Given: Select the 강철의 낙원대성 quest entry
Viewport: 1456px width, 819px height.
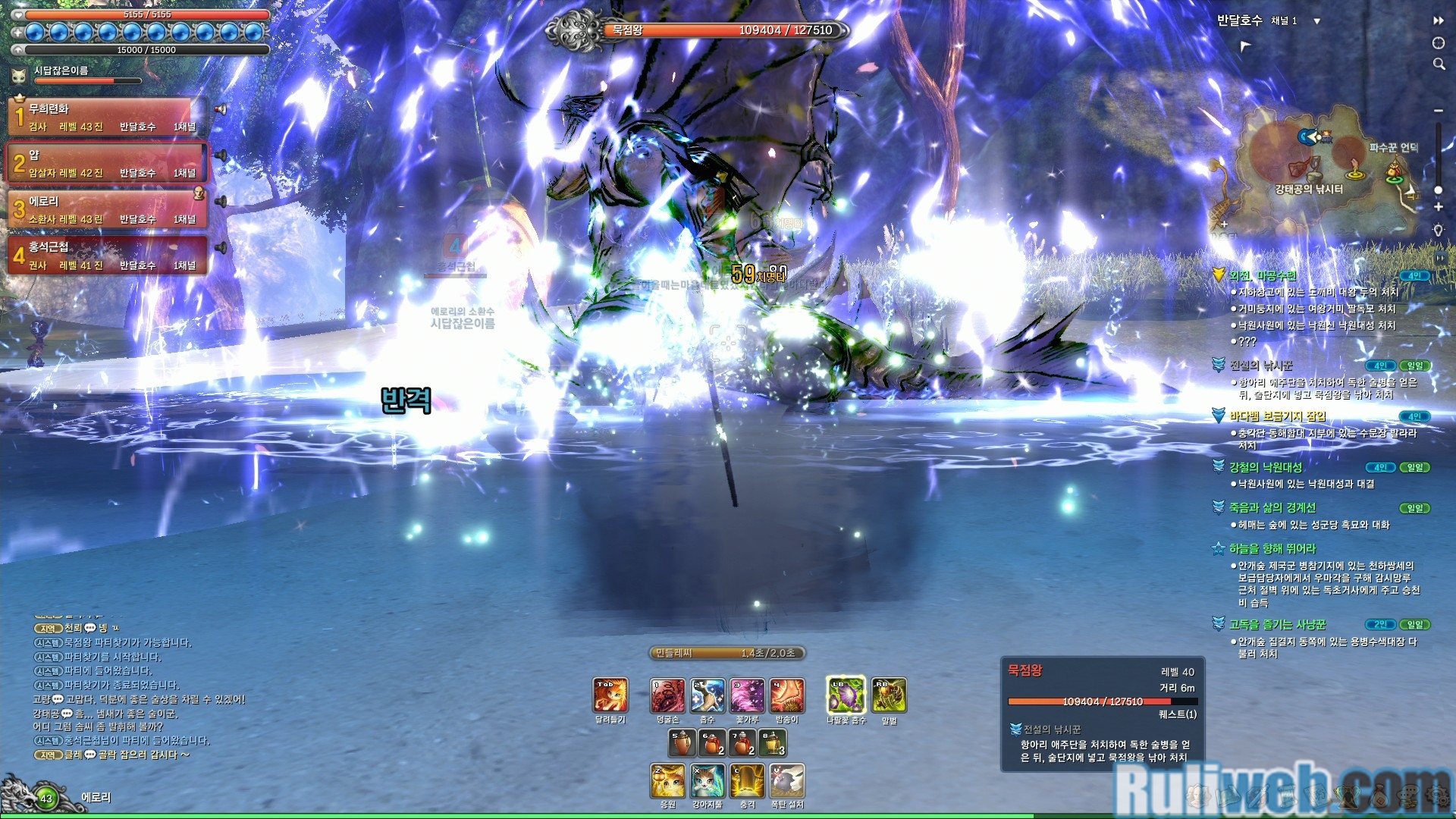Looking at the screenshot, I should pos(1265,467).
